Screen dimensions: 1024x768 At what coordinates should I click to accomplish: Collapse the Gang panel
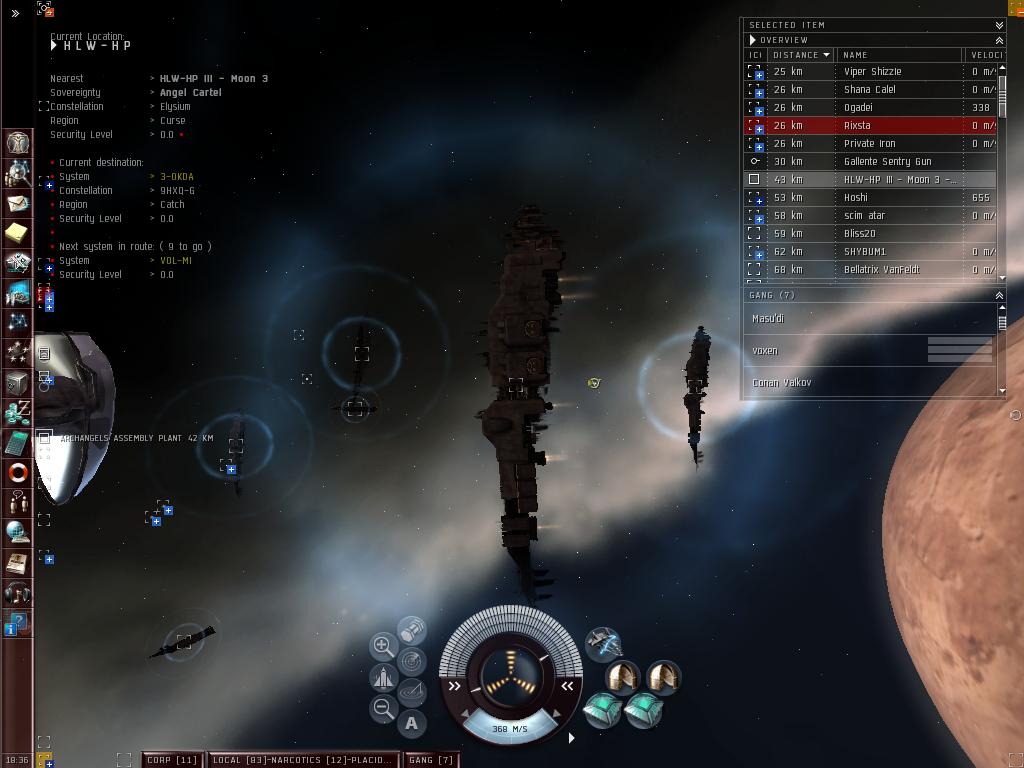[x=999, y=295]
